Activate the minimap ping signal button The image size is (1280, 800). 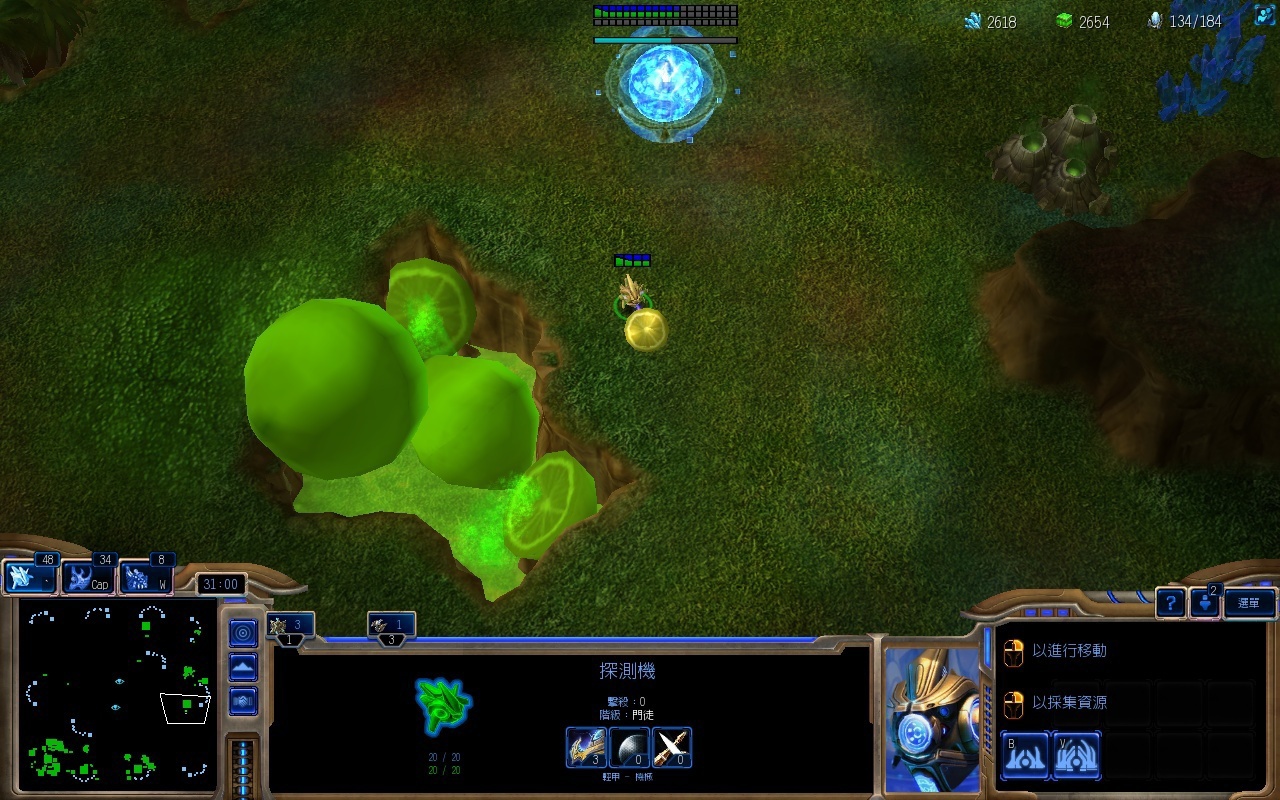243,633
